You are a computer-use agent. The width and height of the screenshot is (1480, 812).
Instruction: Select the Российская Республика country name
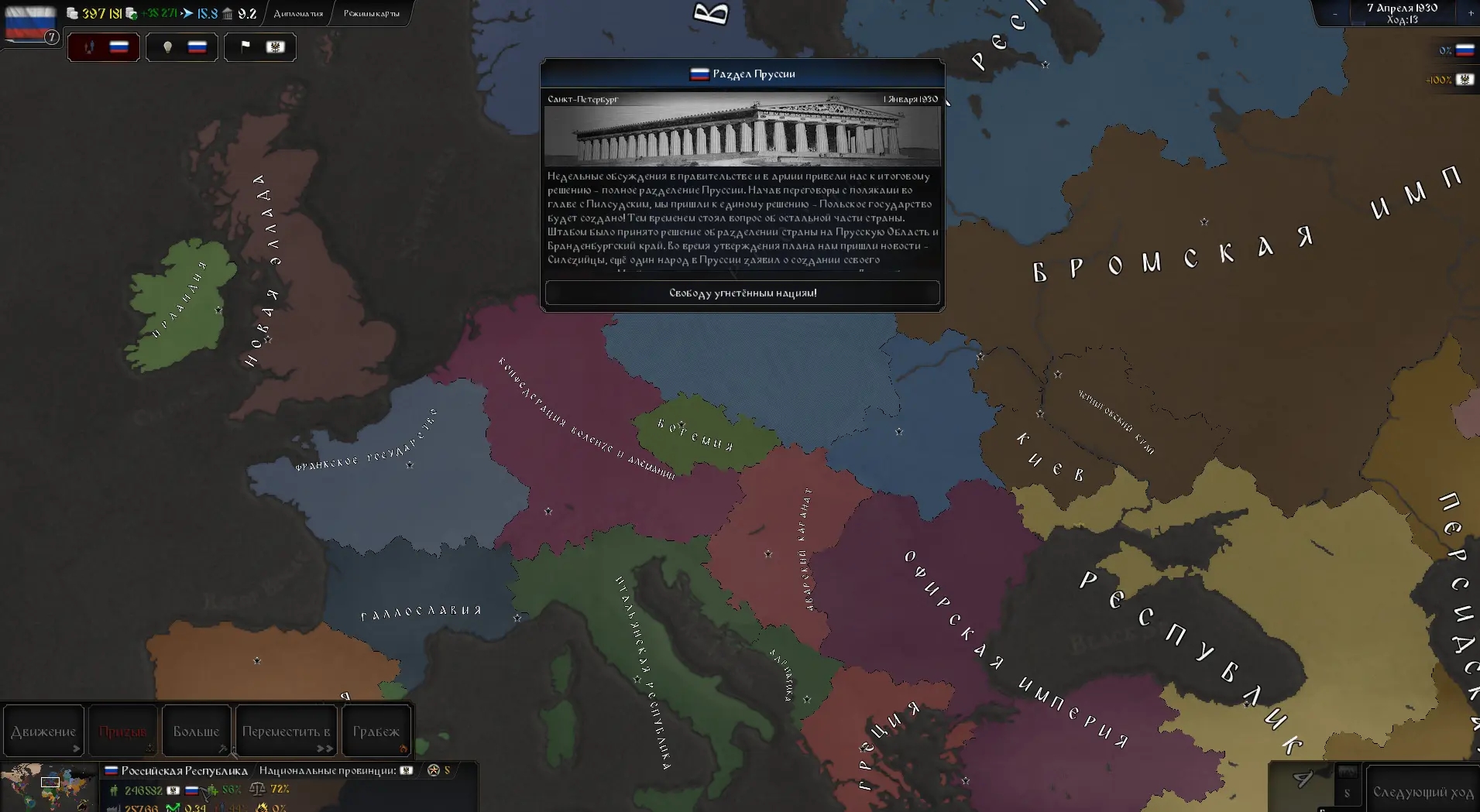(x=184, y=770)
